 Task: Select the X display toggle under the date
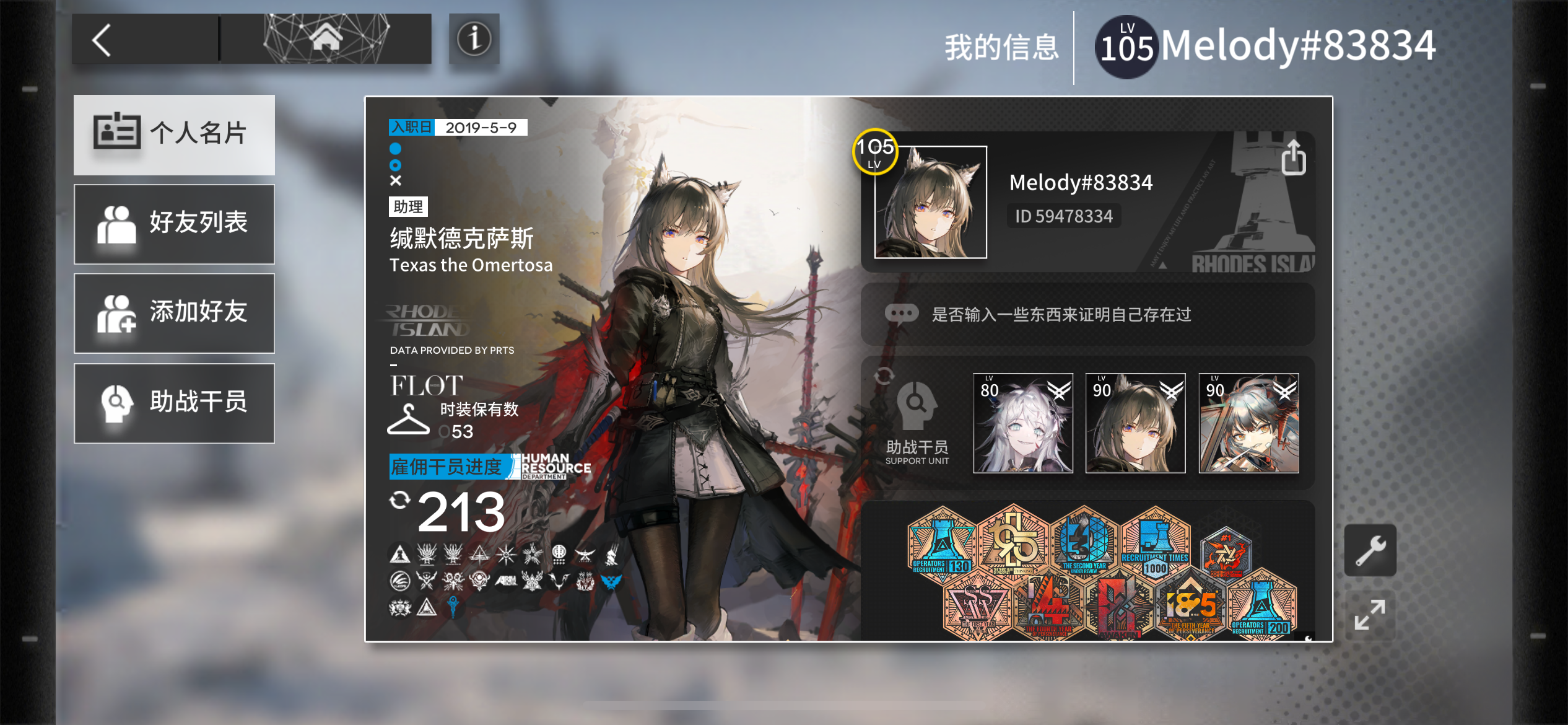click(x=395, y=183)
